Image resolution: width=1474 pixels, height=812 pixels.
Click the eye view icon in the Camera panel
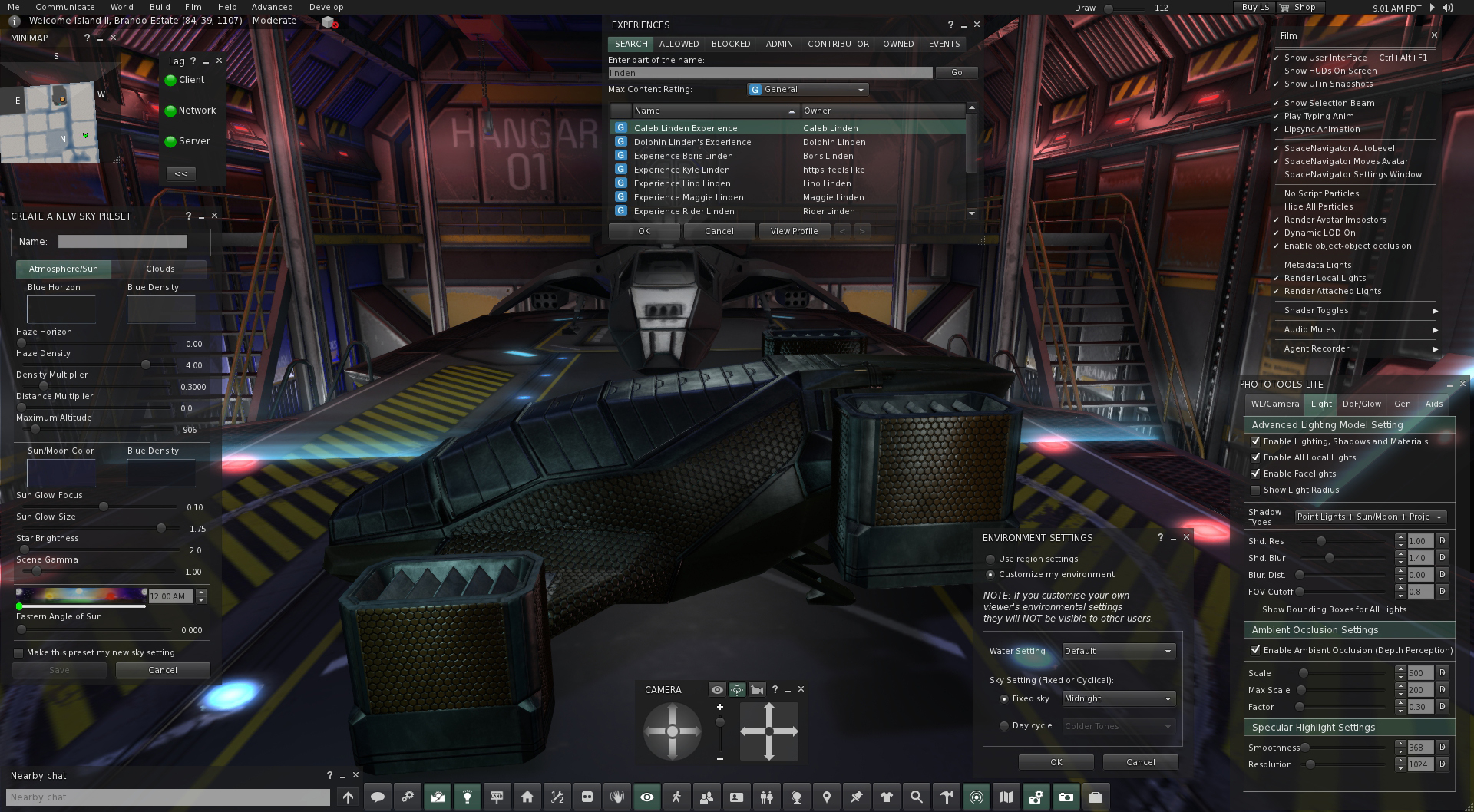tap(717, 690)
